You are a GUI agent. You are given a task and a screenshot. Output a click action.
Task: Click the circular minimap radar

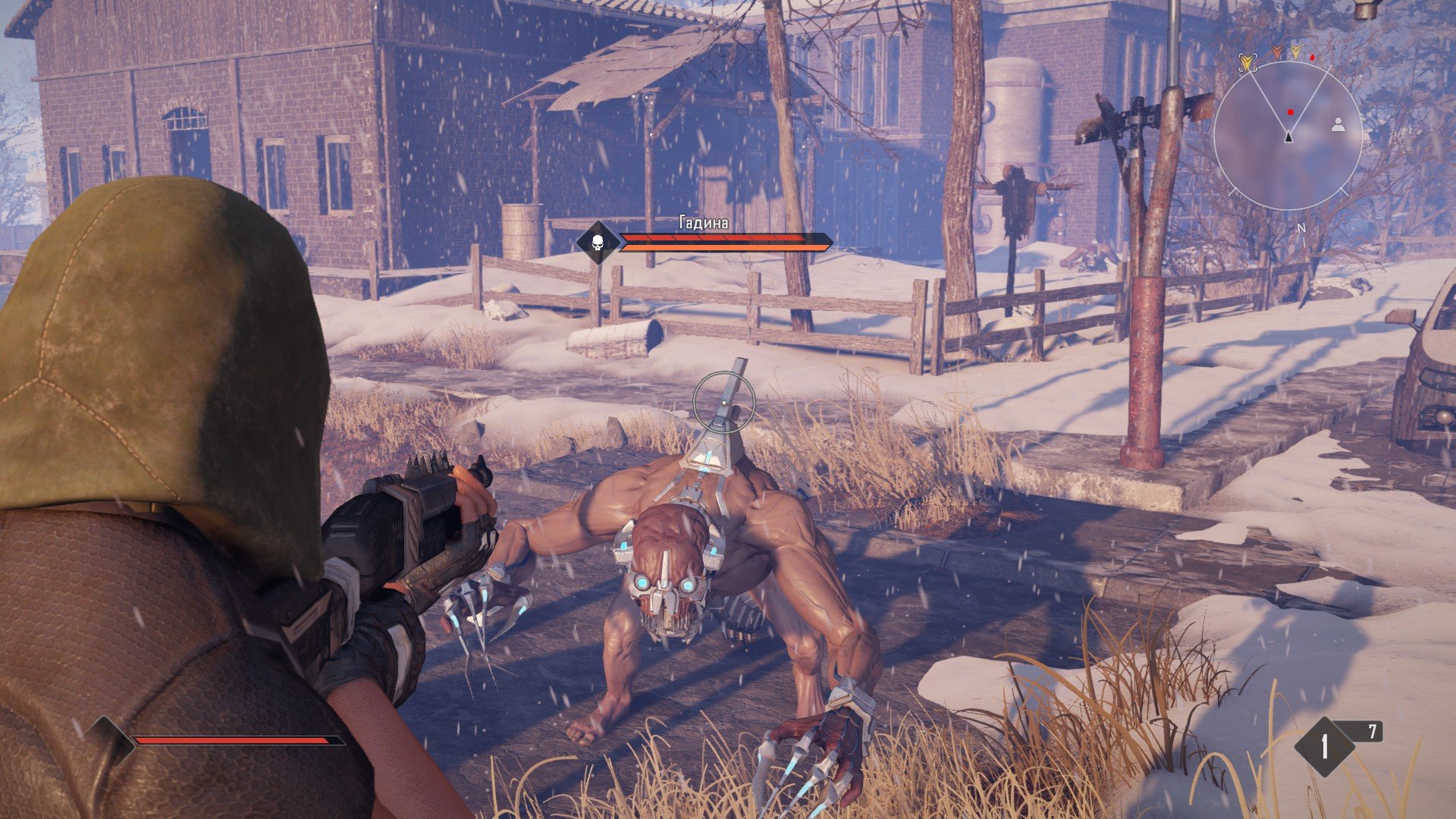pyautogui.click(x=1288, y=136)
